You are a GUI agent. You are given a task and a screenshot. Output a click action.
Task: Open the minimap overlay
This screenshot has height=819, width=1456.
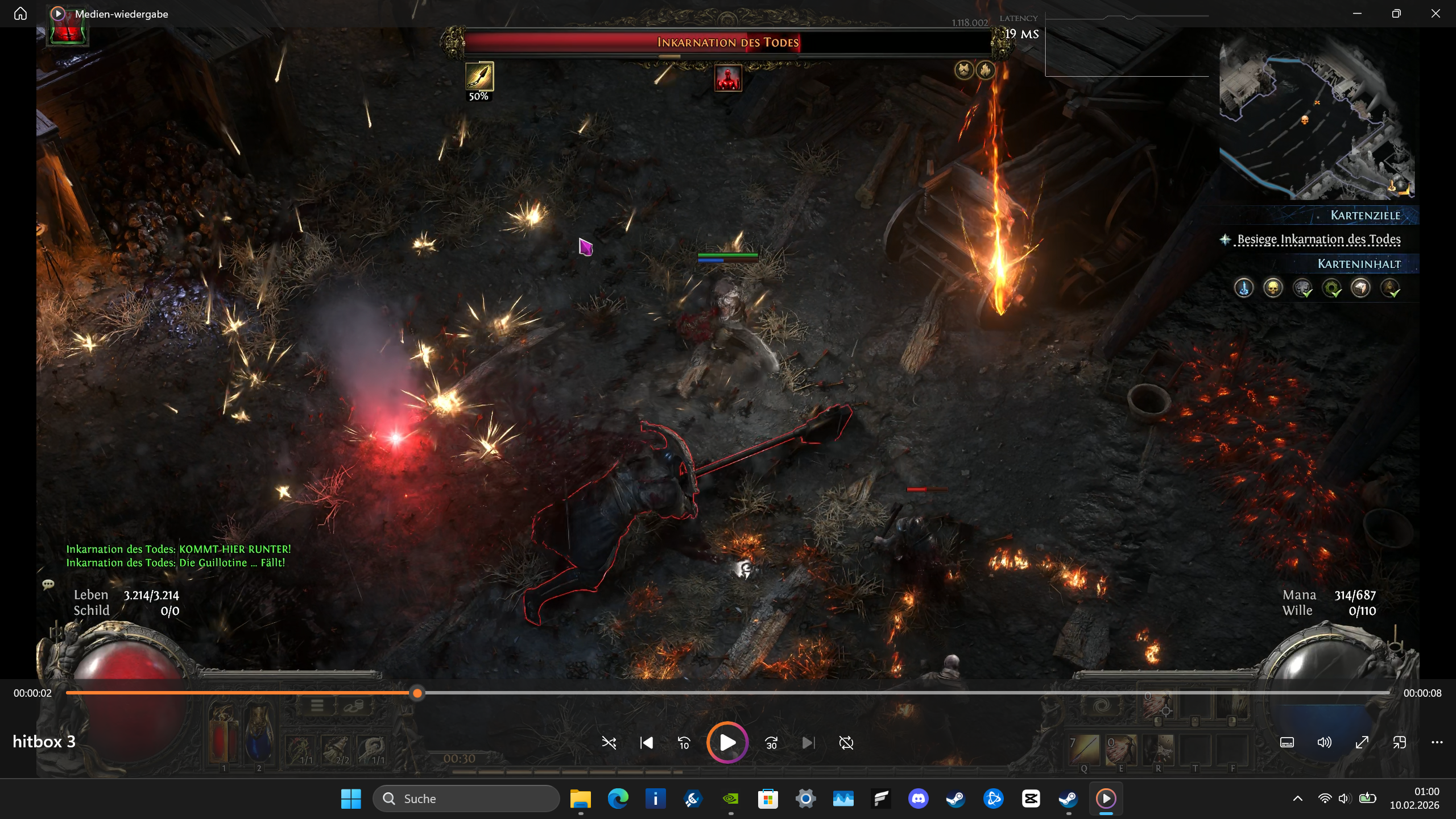coord(1317,119)
